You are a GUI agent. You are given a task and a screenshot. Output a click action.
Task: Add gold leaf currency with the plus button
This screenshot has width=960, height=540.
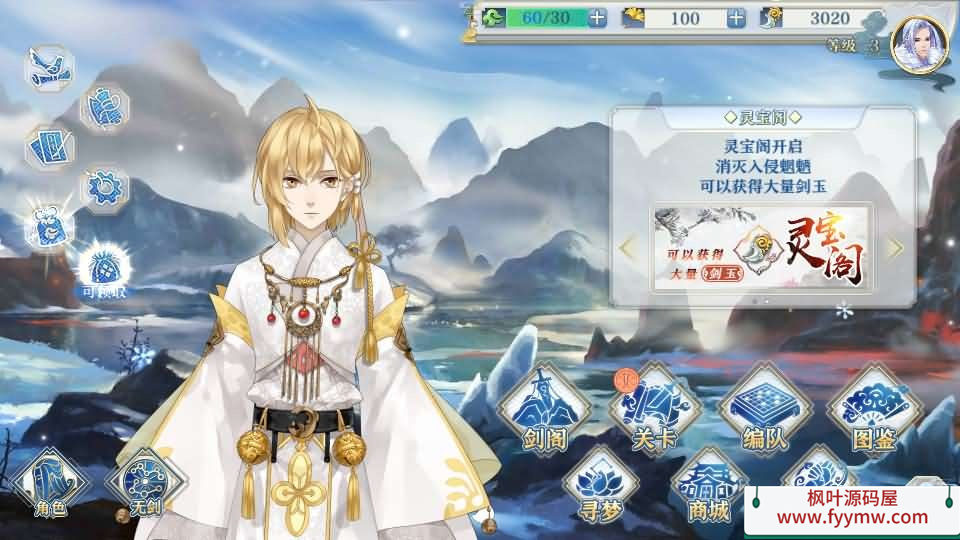click(x=736, y=18)
